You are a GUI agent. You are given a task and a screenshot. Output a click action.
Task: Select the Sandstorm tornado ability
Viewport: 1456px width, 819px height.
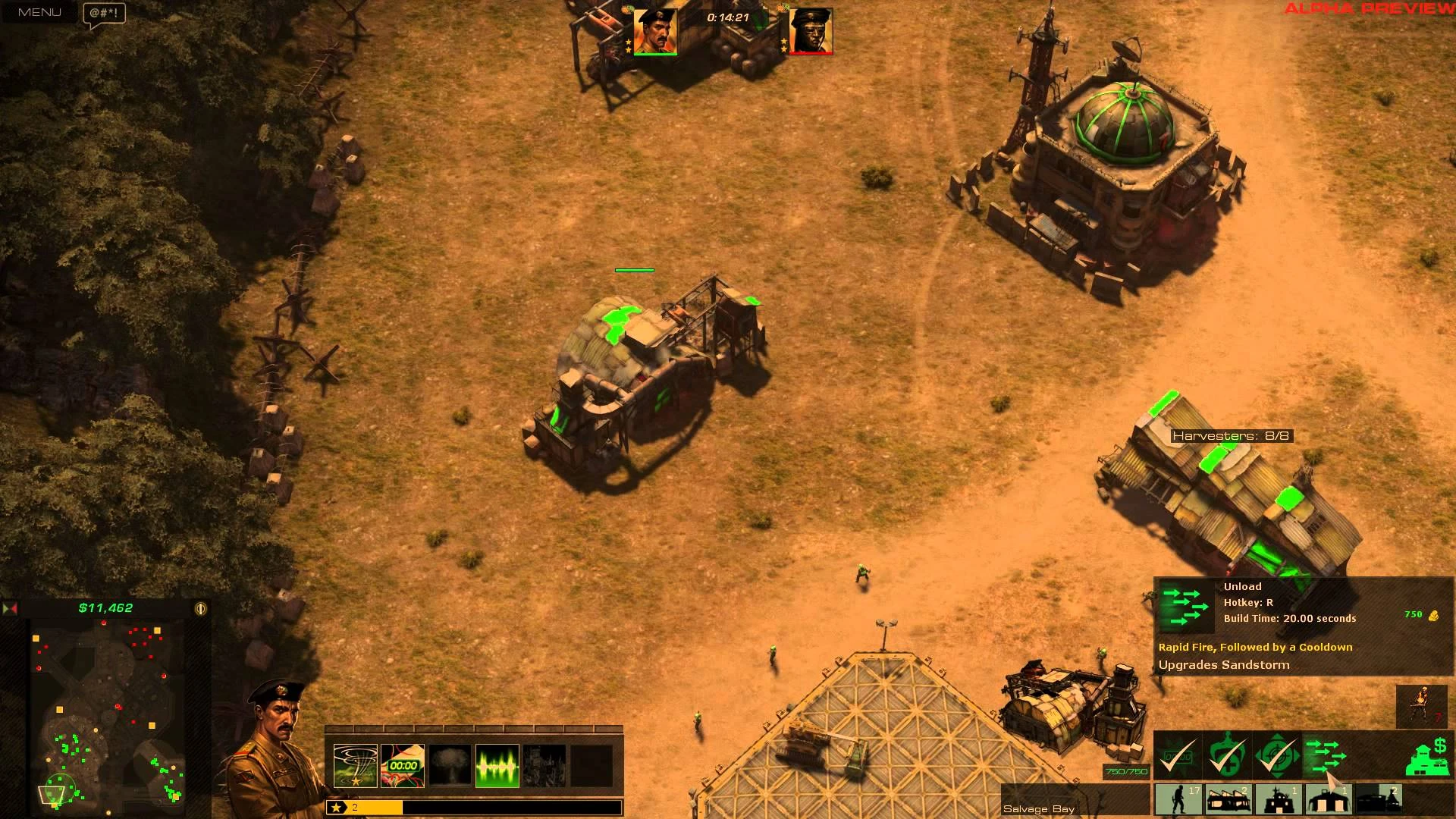pos(356,766)
